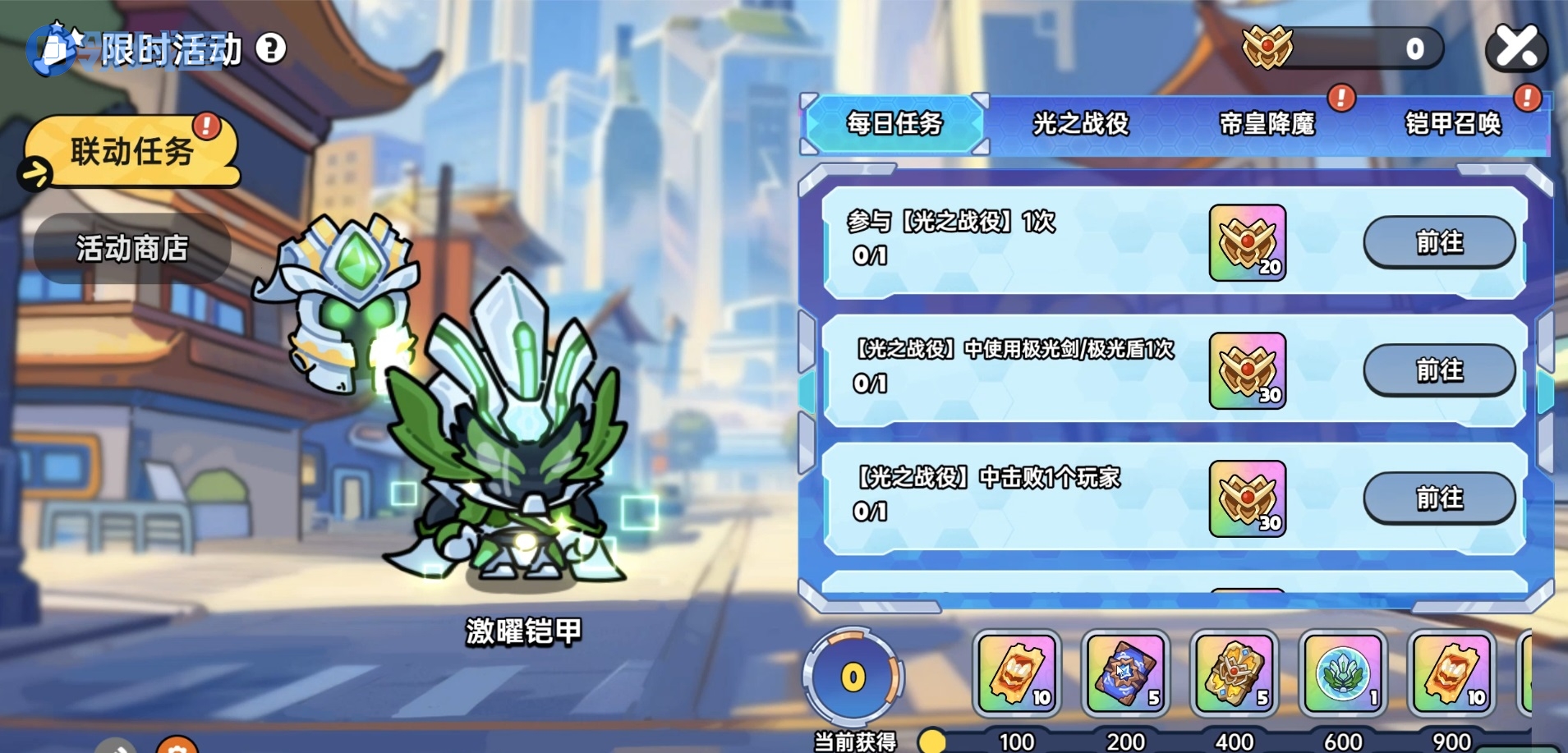Switch to the 每日任务 tab
The width and height of the screenshot is (1568, 753).
click(894, 124)
